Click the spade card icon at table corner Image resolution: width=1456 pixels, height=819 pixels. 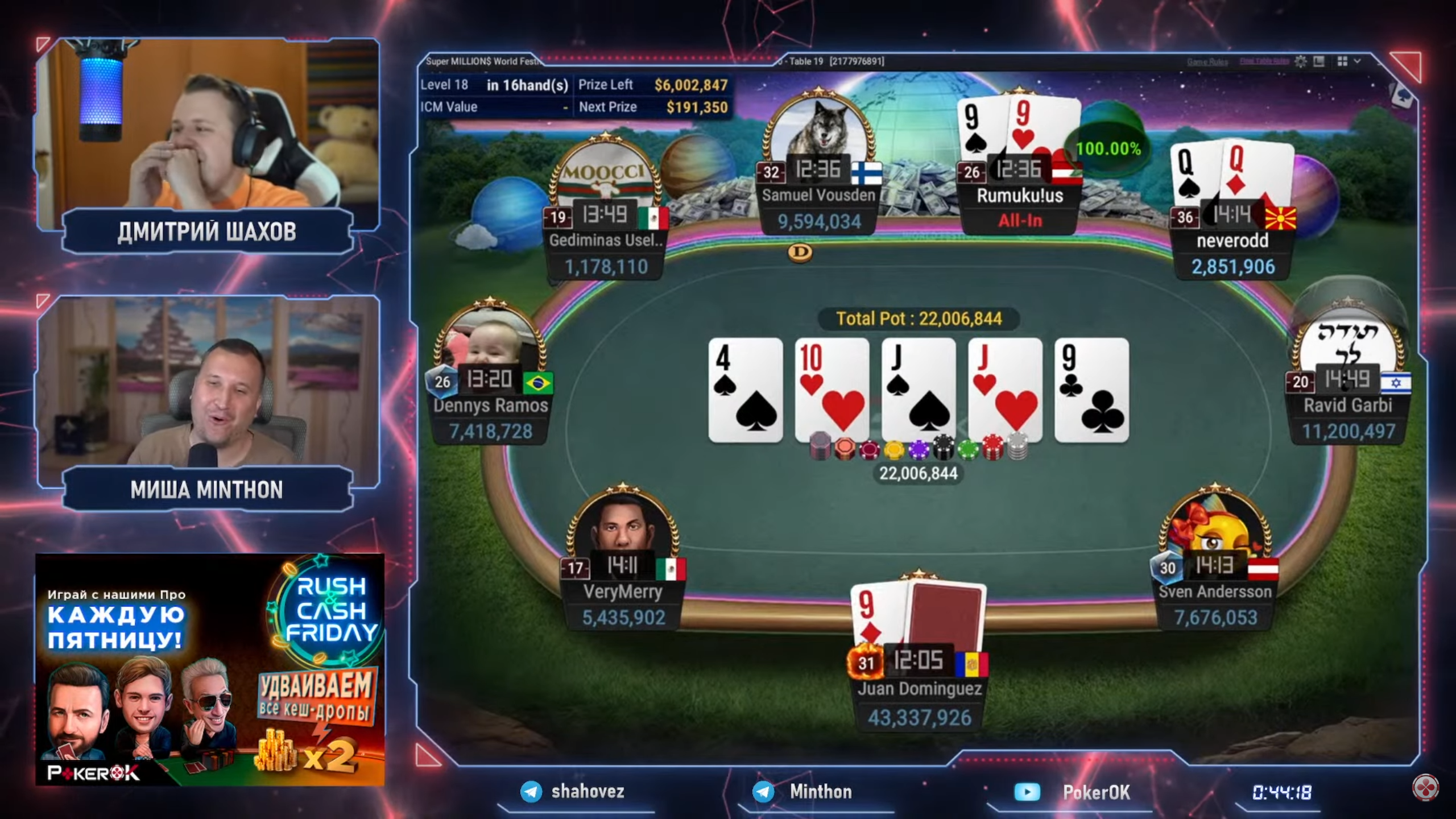coord(1403,95)
